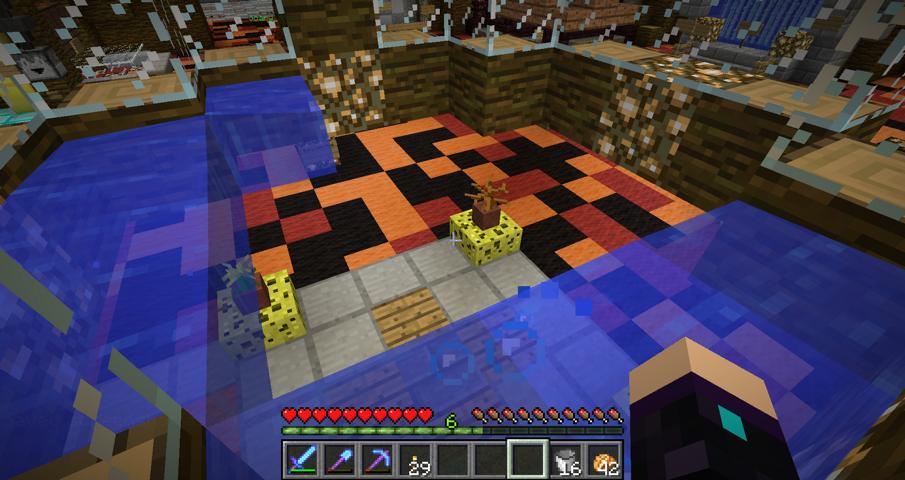Pick the bucket stack of 16

[564, 458]
